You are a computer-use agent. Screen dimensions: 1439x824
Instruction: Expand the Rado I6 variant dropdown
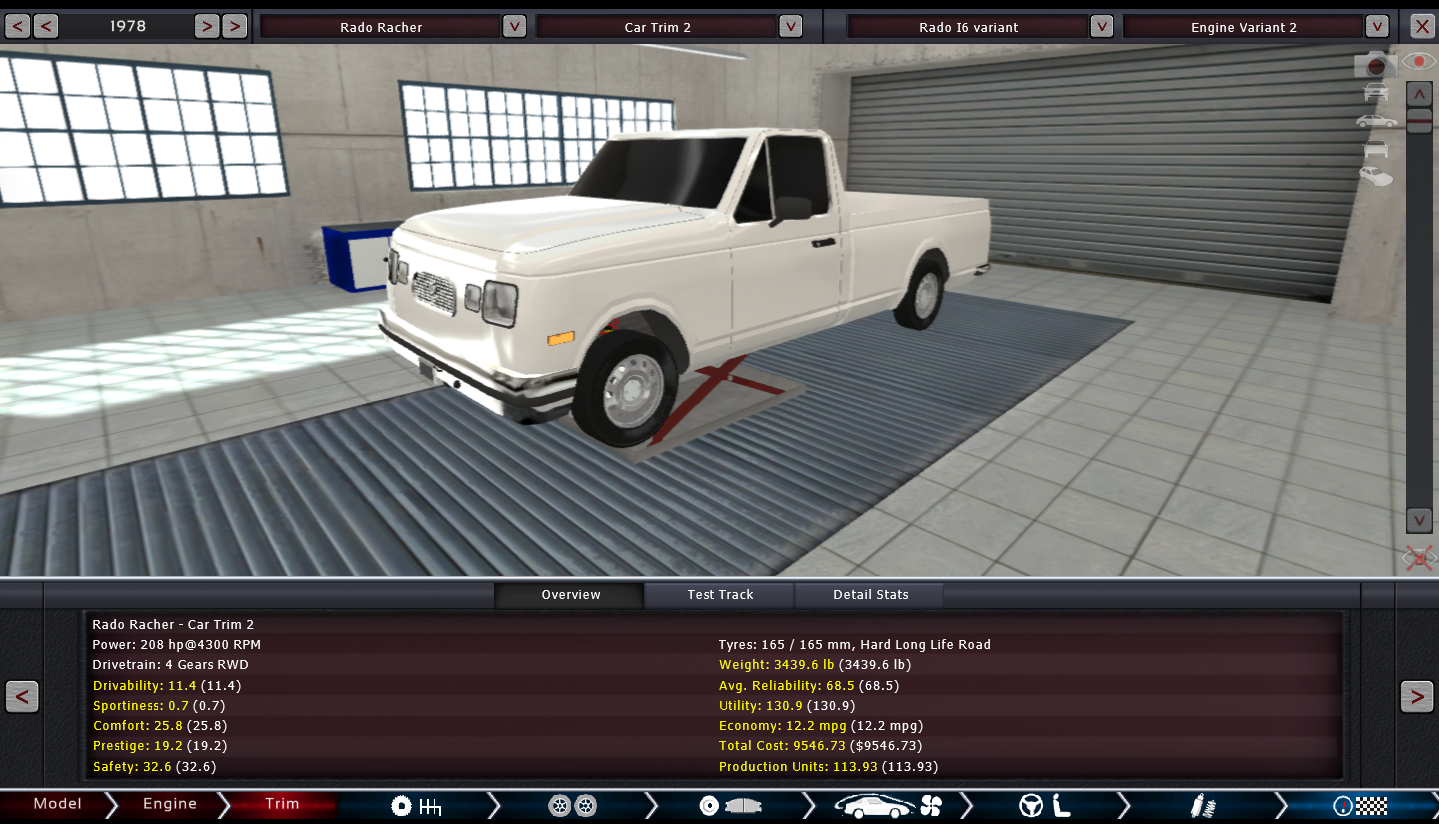point(1101,27)
